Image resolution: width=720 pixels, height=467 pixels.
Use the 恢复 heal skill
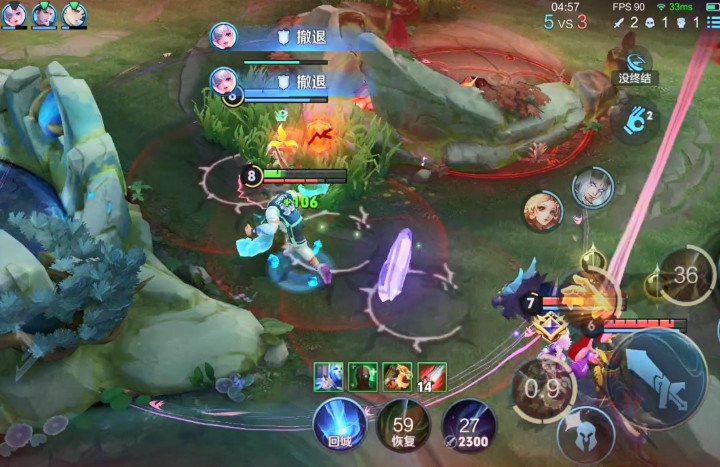click(x=403, y=424)
